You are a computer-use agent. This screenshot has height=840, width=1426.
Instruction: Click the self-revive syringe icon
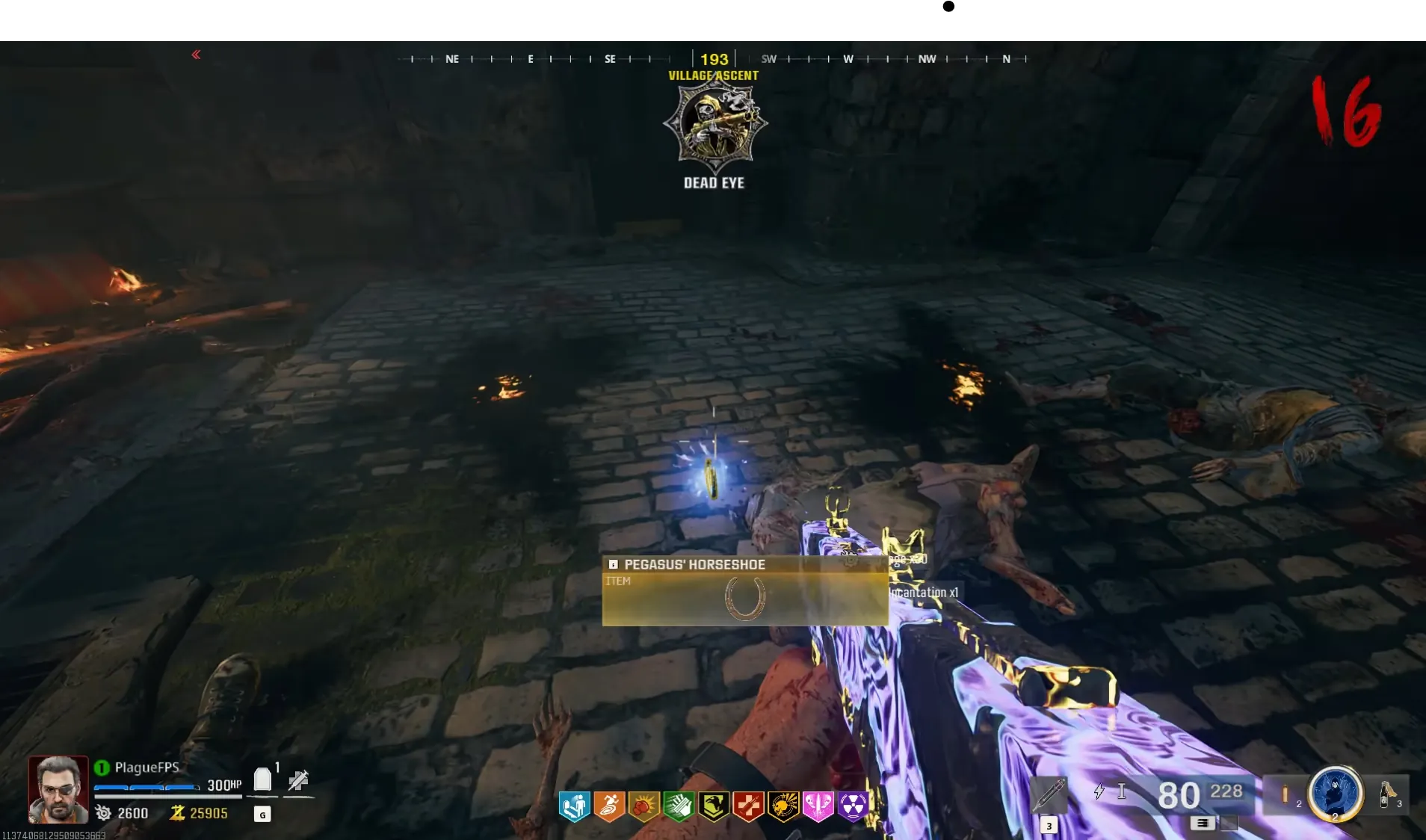(298, 781)
